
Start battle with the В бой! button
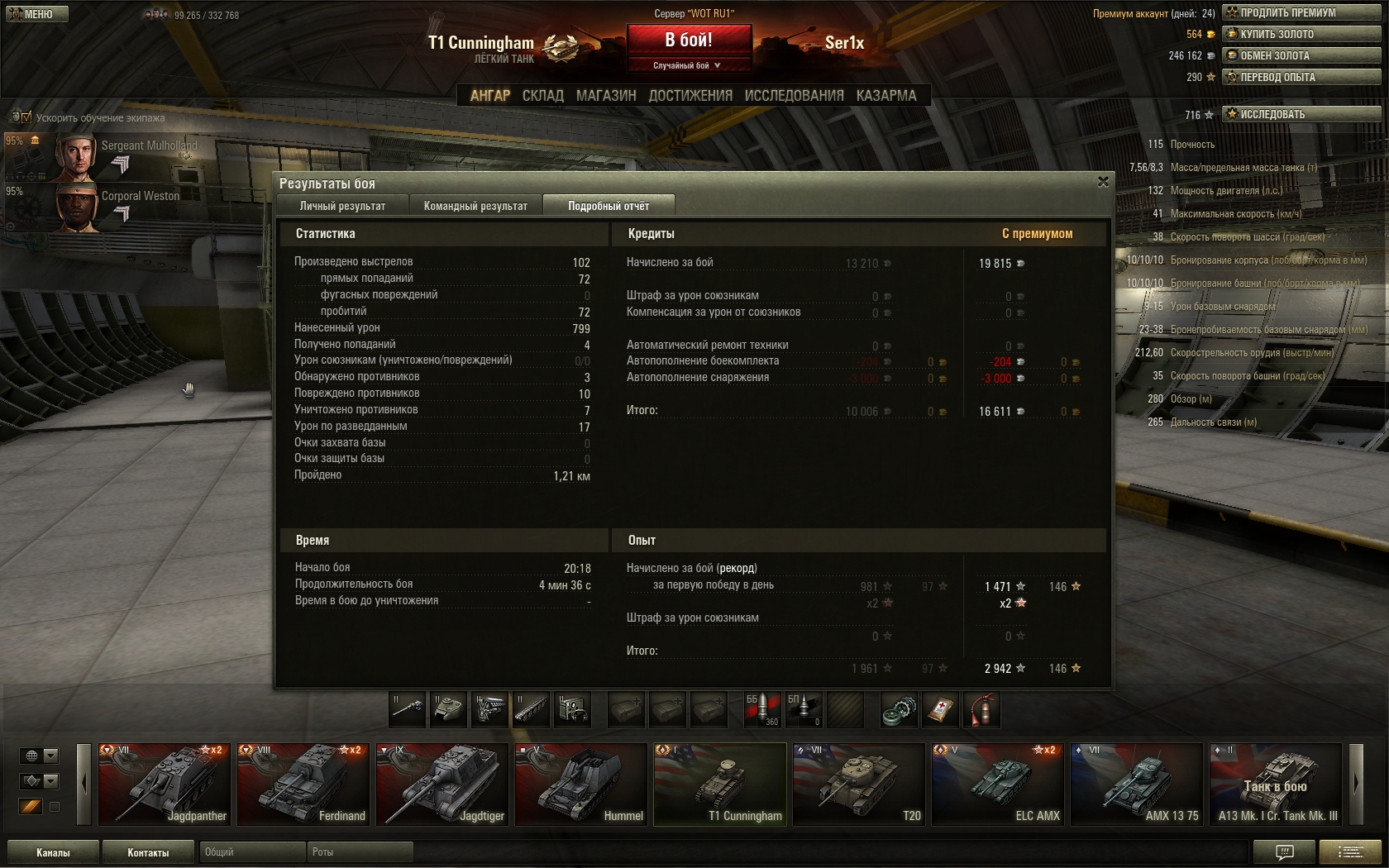click(x=689, y=40)
